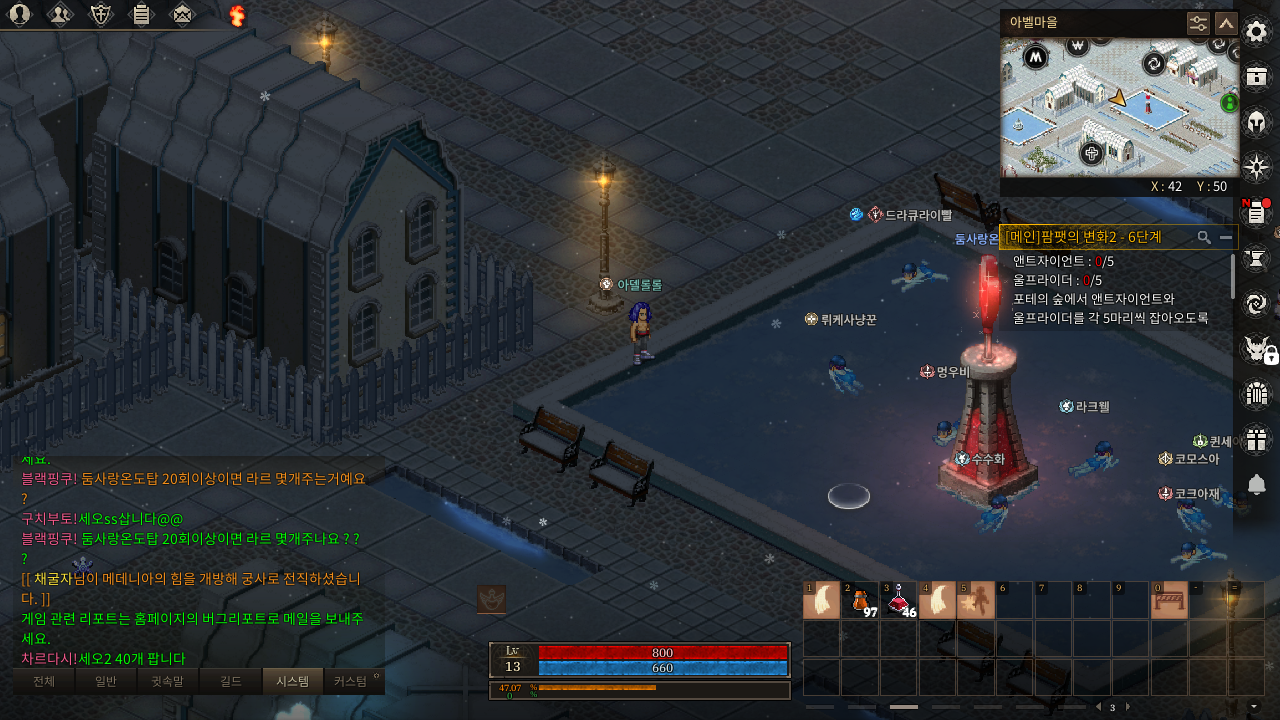1280x720 pixels.
Task: Use the red potion in slot 3
Action: click(x=899, y=601)
